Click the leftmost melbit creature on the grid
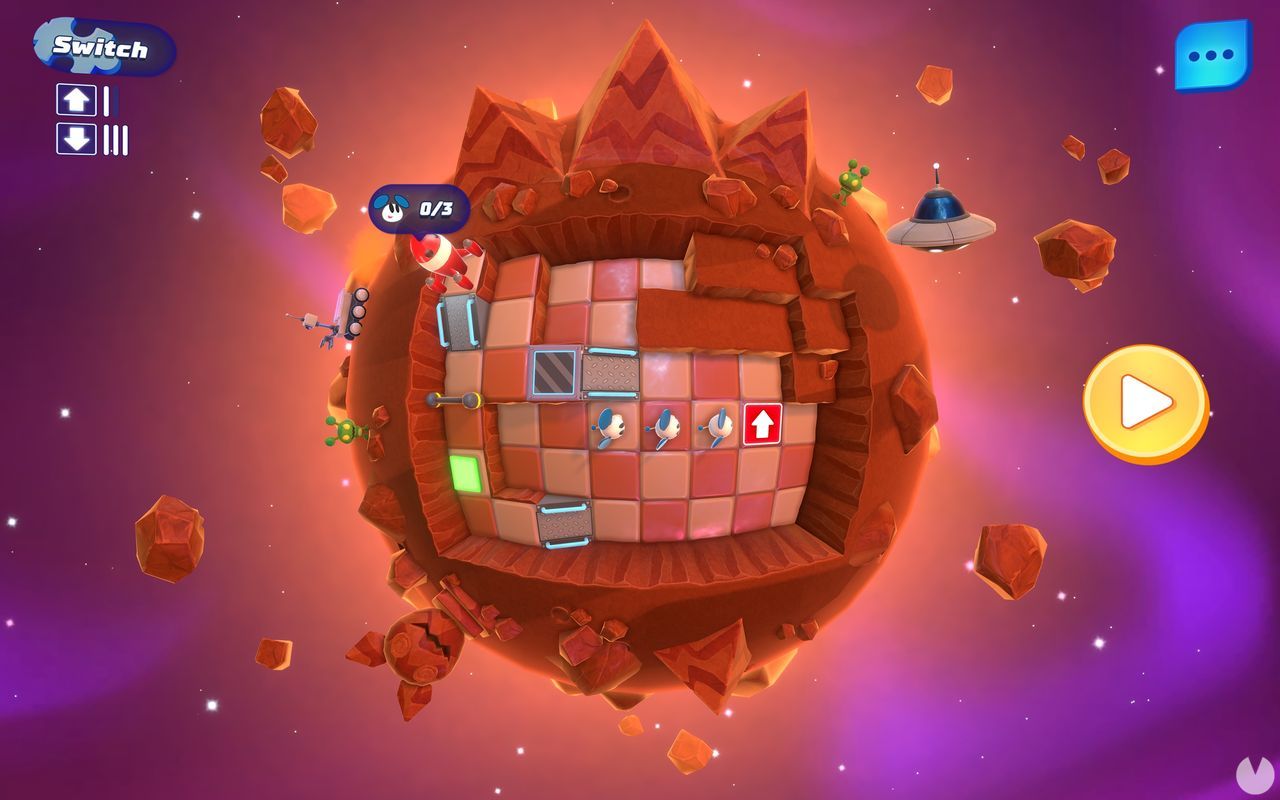Viewport: 1280px width, 800px height. point(610,425)
